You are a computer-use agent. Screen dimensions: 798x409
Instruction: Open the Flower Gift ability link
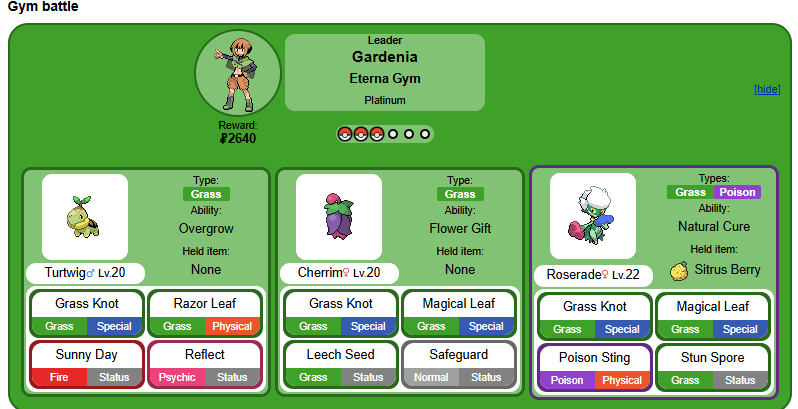tap(460, 228)
